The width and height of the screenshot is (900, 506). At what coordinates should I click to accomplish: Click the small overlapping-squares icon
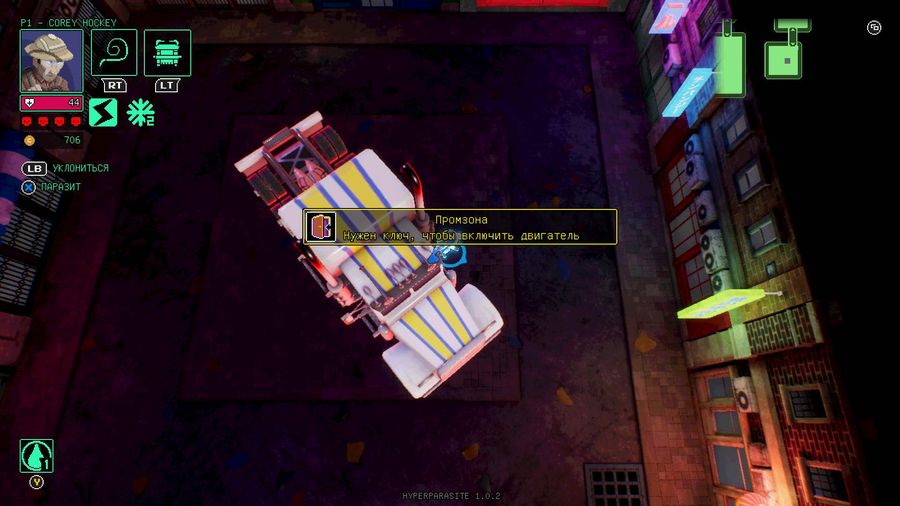pyautogui.click(x=874, y=28)
